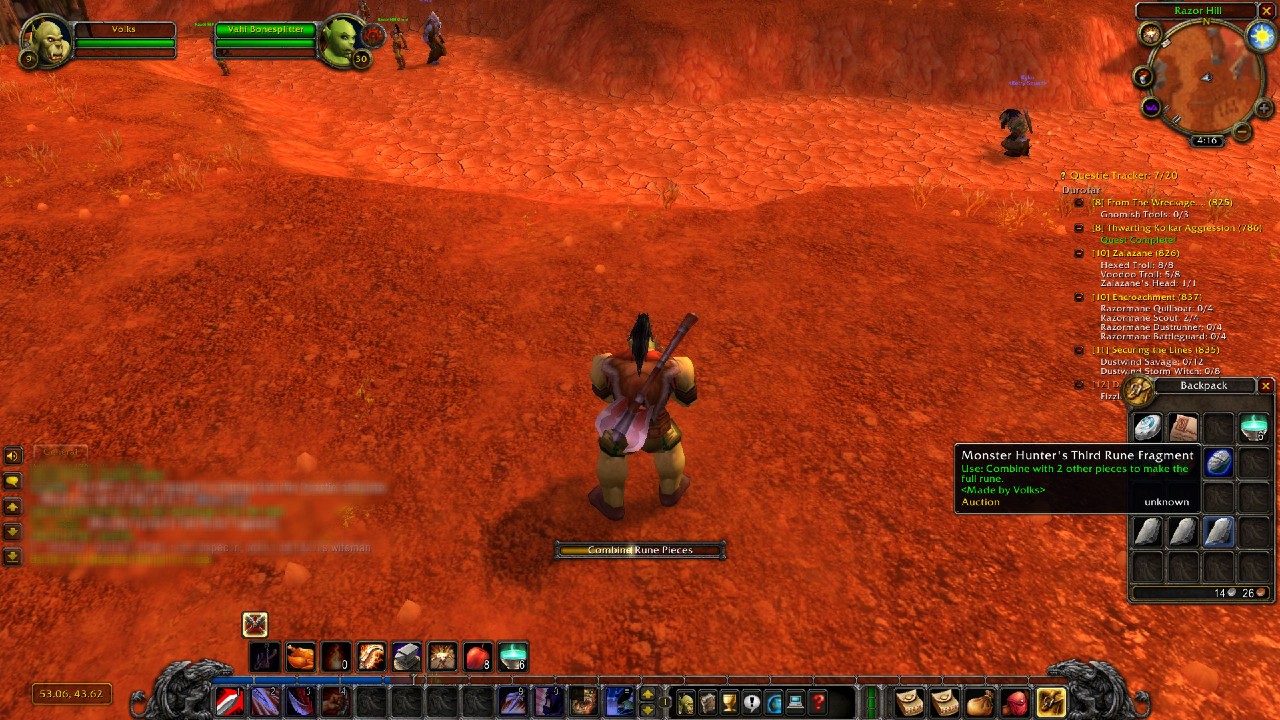1280x720 pixels.
Task: Toggle the Questie Tracker question mark
Action: click(x=1063, y=174)
